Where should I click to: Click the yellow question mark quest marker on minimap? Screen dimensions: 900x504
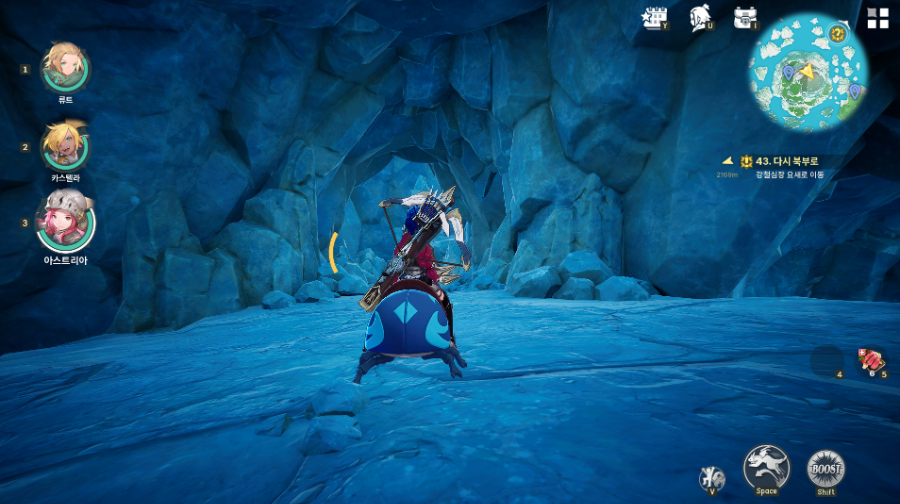click(x=837, y=34)
